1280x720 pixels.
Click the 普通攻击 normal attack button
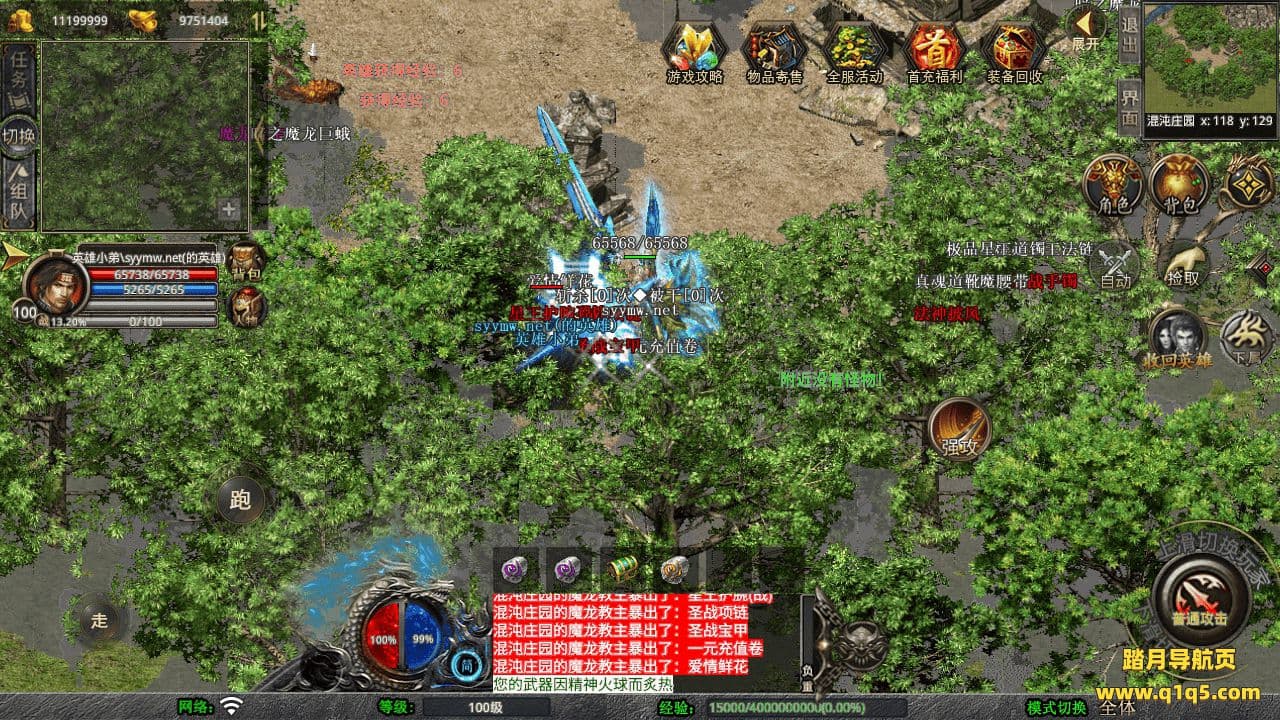1200,598
